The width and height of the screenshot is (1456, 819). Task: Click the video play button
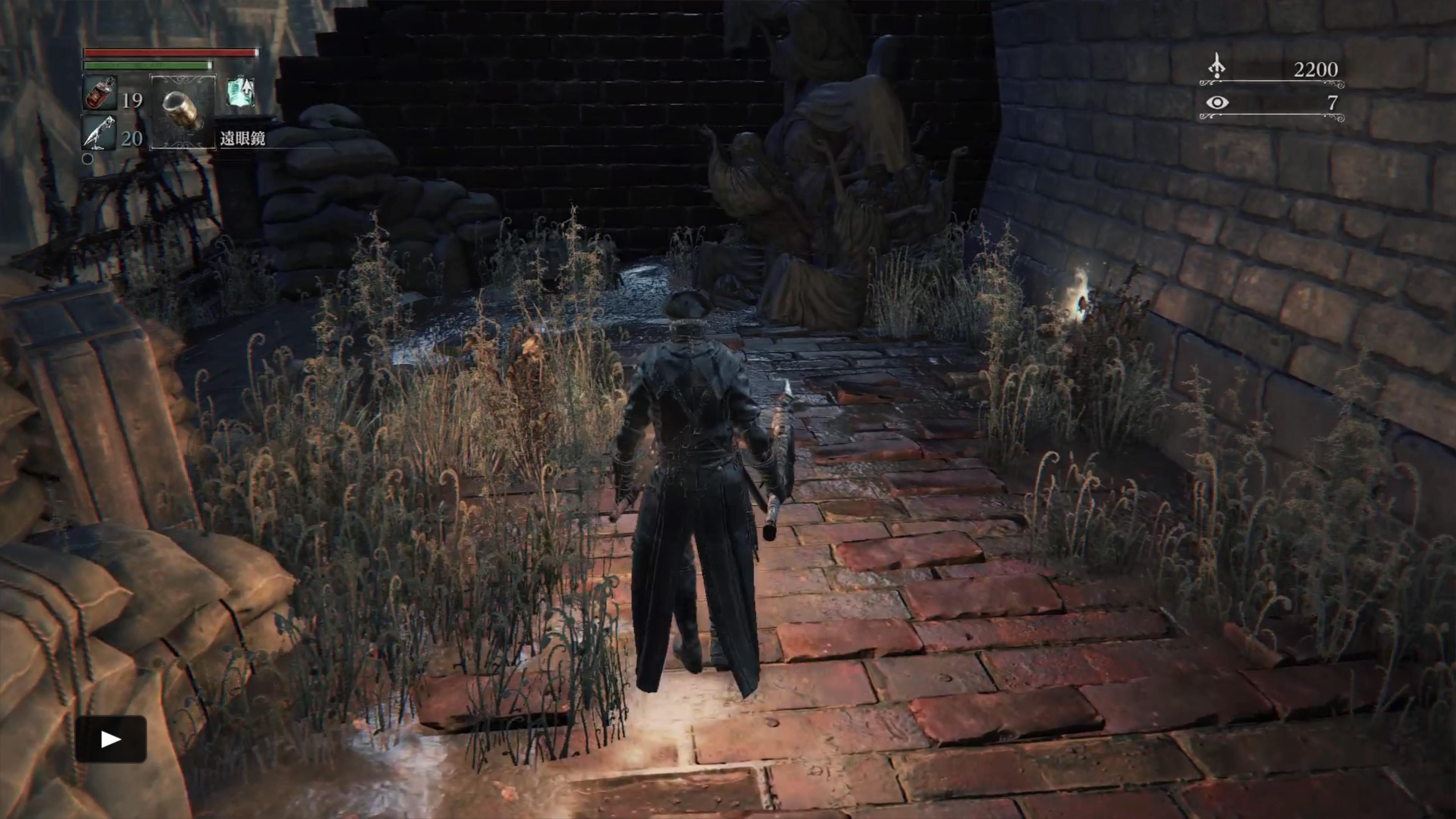click(111, 739)
